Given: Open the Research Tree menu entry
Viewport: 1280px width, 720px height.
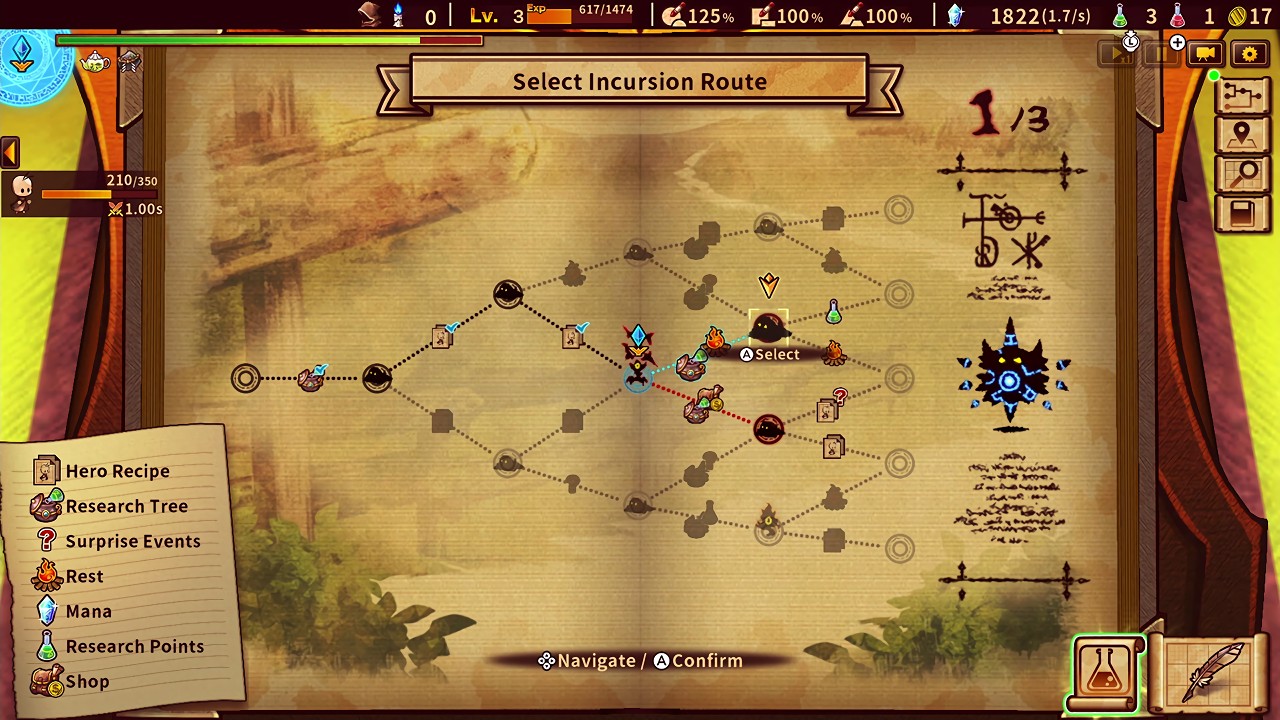Looking at the screenshot, I should coord(127,506).
